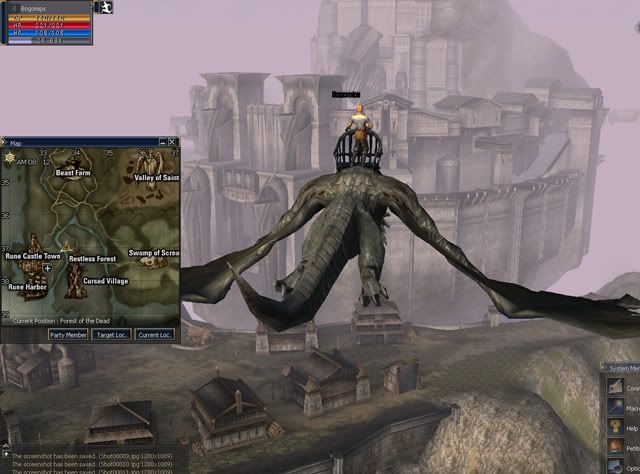
Task: Click Cursed Village map marker
Action: (x=105, y=282)
